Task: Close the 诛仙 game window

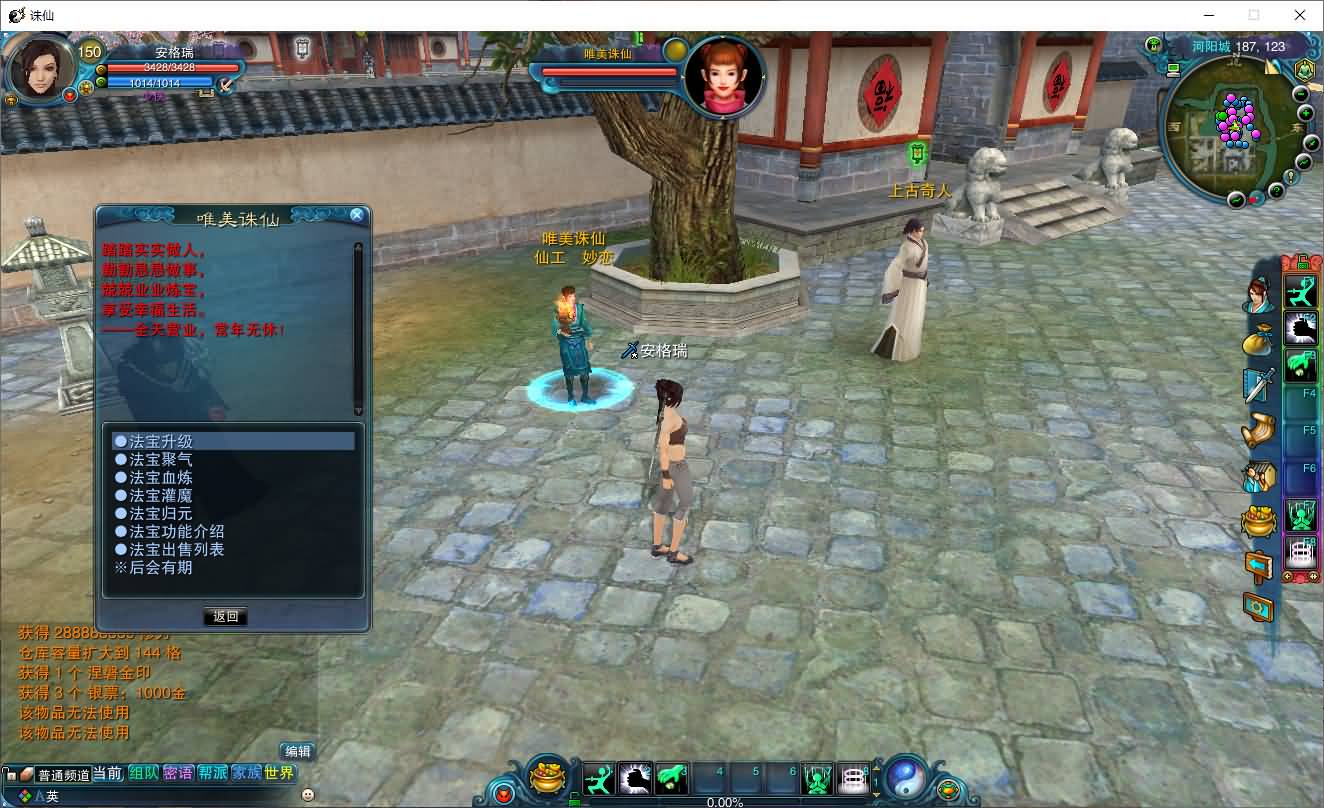Action: point(1300,15)
